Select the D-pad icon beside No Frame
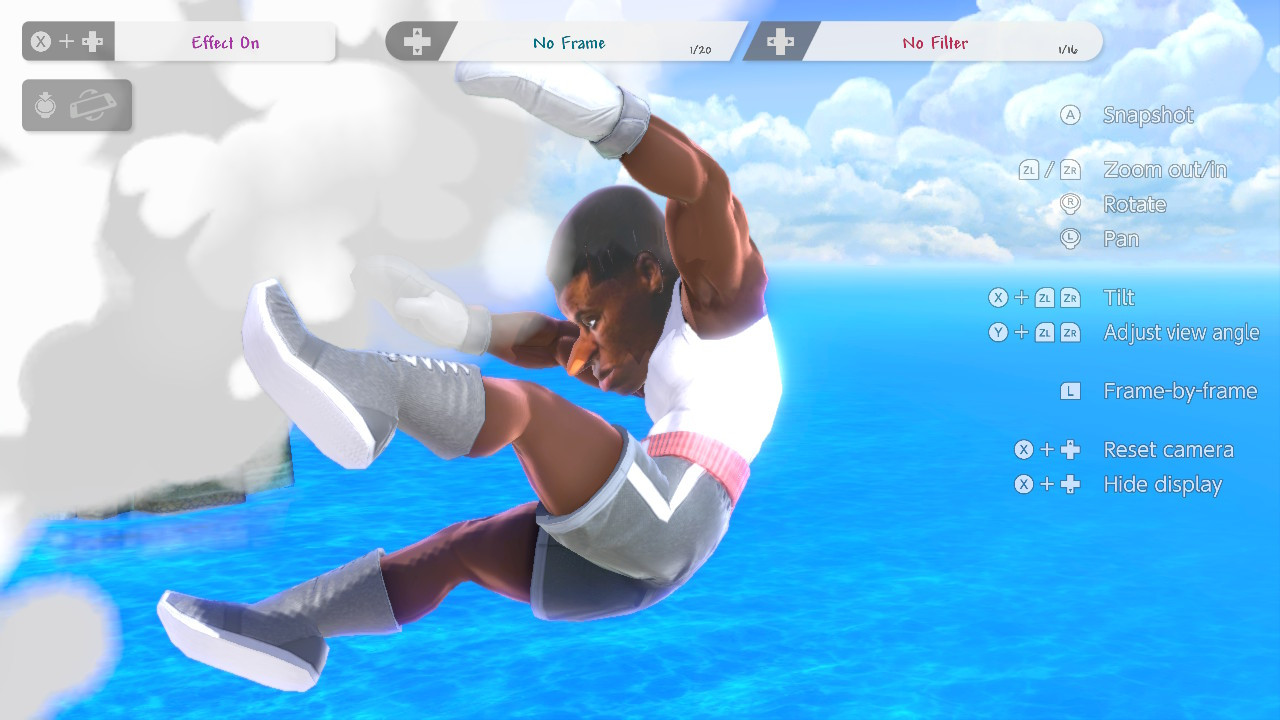Image resolution: width=1280 pixels, height=720 pixels. click(x=419, y=41)
